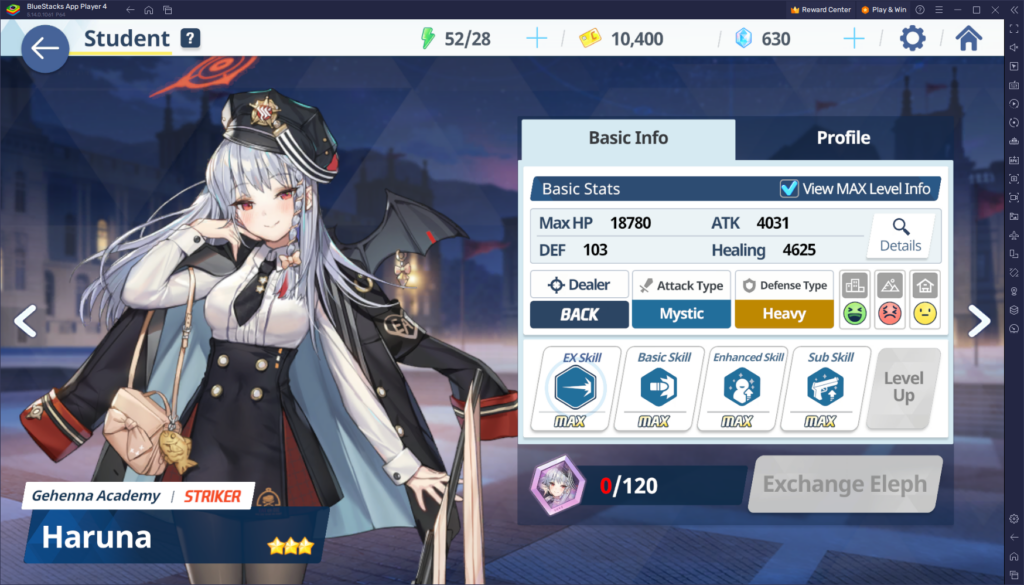Show the previous student with left arrow
Screen dimensions: 1024x585
coord(25,320)
